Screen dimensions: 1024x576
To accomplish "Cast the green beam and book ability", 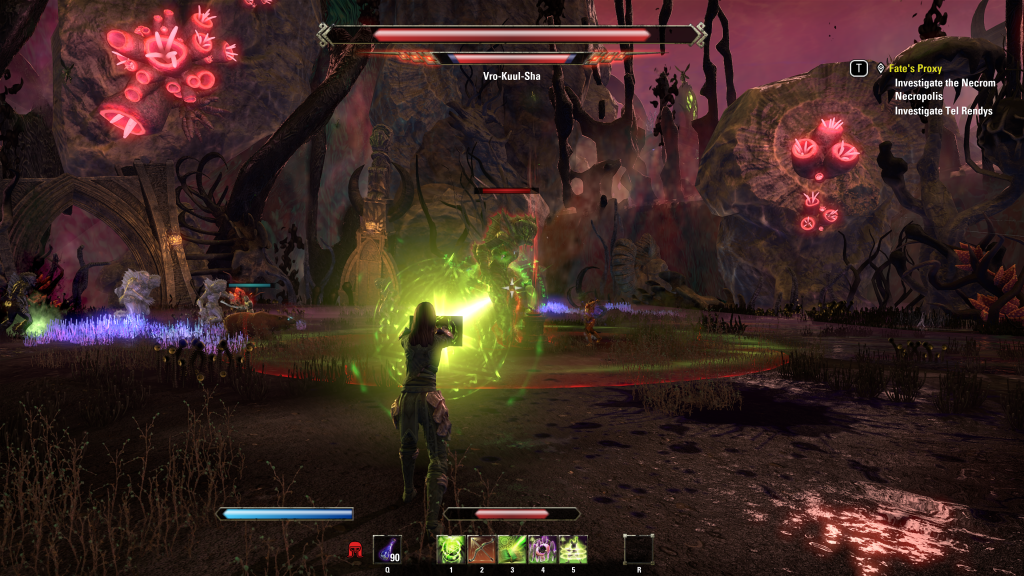I will point(512,549).
